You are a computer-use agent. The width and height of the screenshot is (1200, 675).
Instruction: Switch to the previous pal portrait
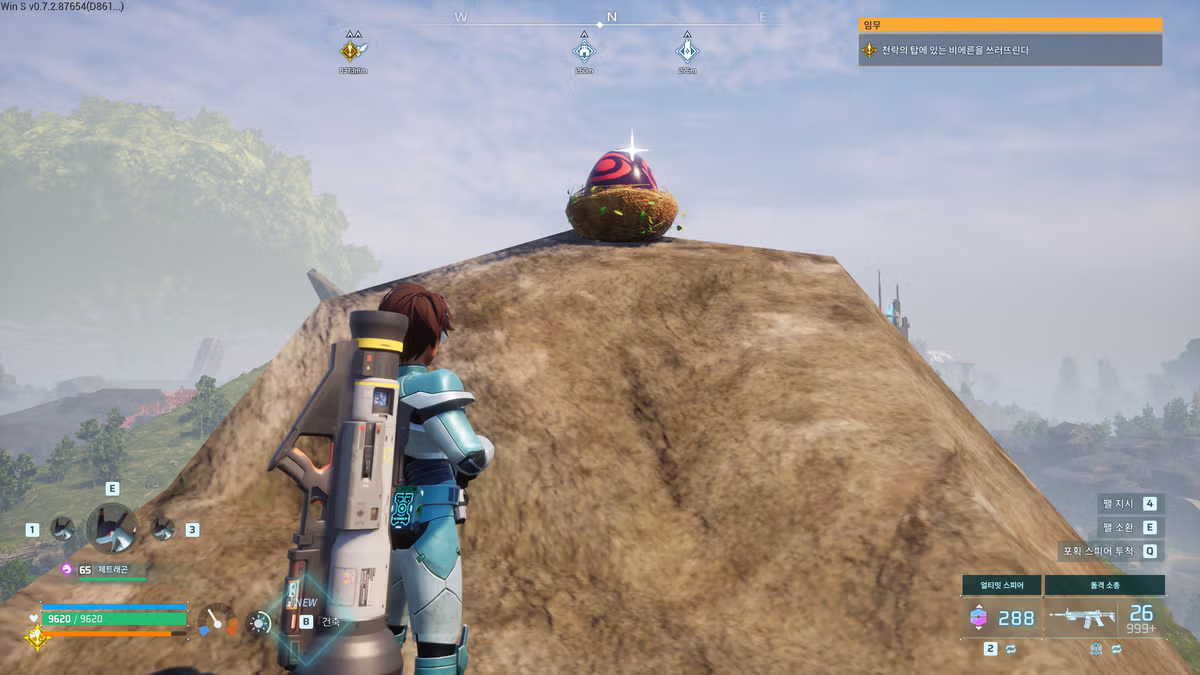(62, 528)
